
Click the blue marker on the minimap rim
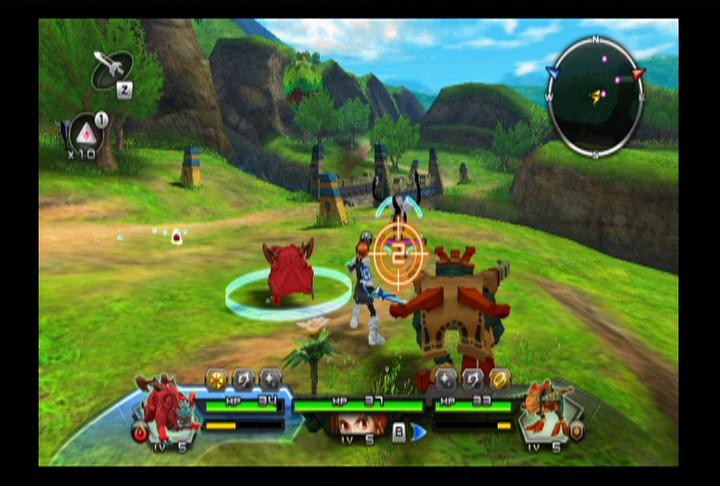pyautogui.click(x=553, y=72)
